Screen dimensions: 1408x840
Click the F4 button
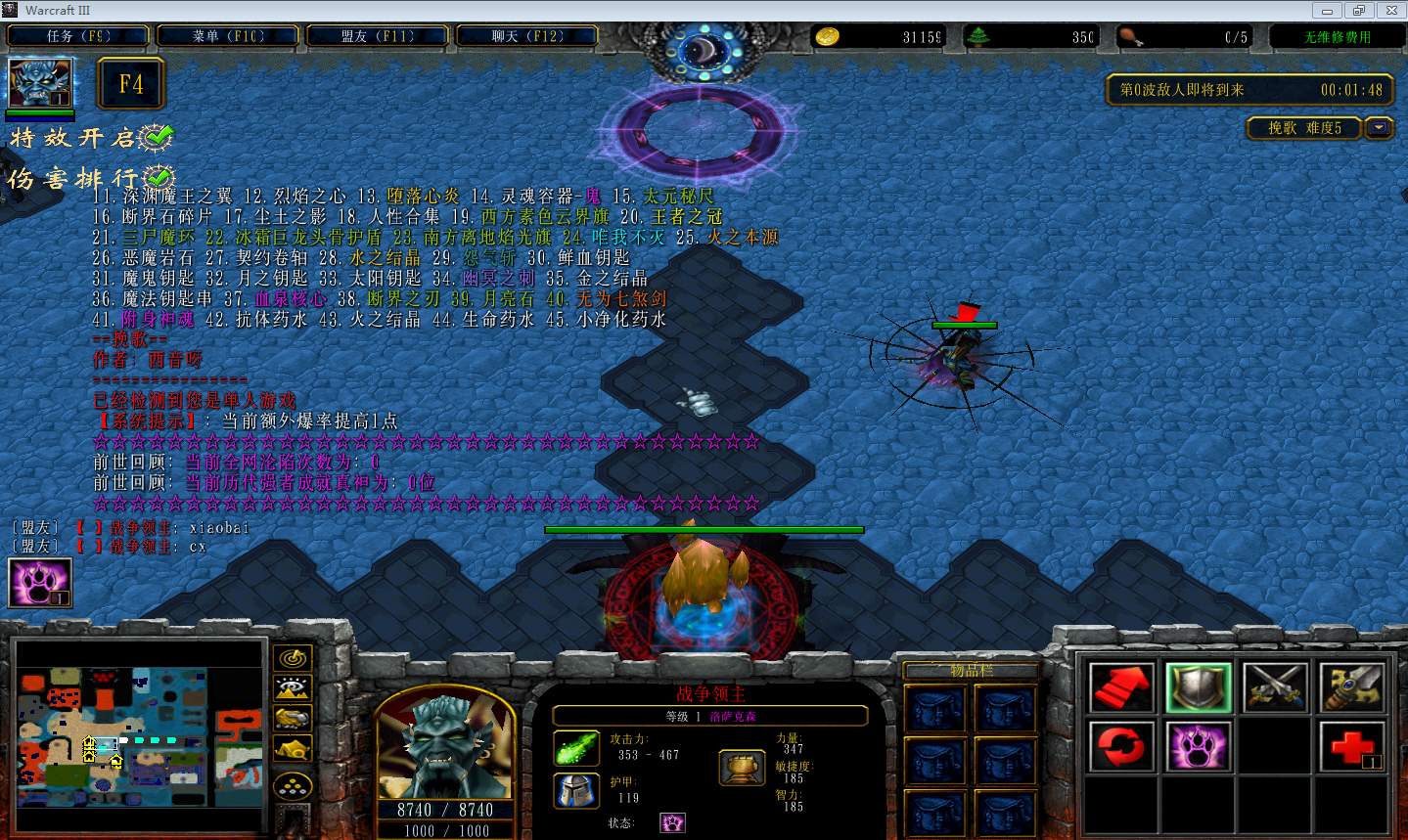(131, 84)
